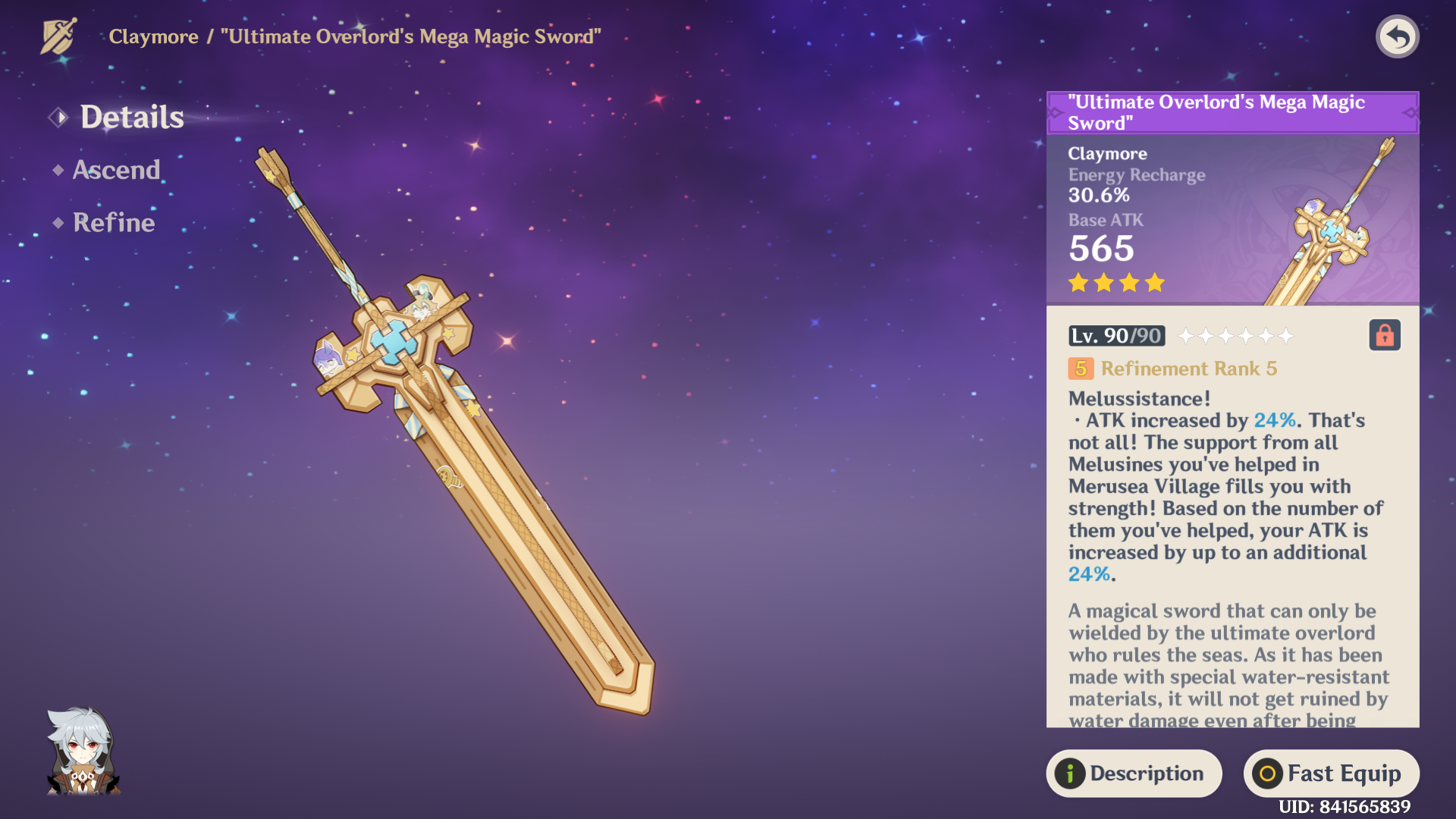Click the glowing circle icon on Fast Equip
1456x819 pixels.
pos(1267,773)
